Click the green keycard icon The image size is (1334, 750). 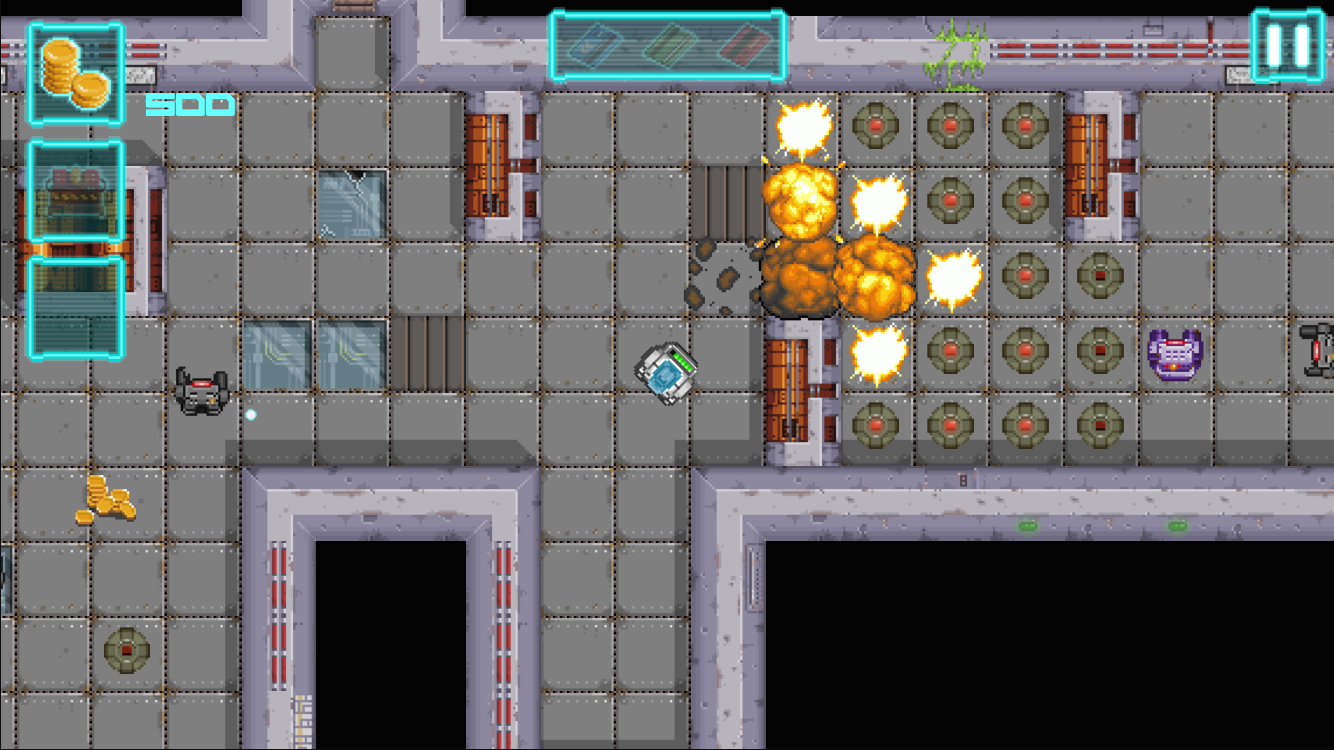tap(668, 45)
